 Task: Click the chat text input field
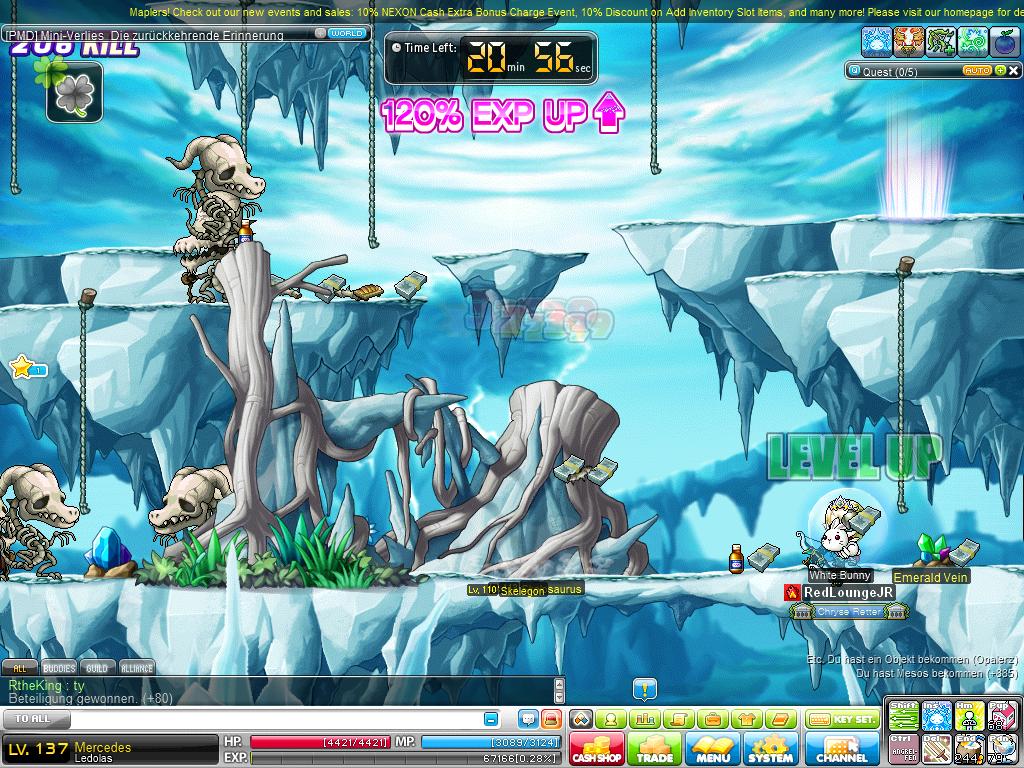point(270,719)
